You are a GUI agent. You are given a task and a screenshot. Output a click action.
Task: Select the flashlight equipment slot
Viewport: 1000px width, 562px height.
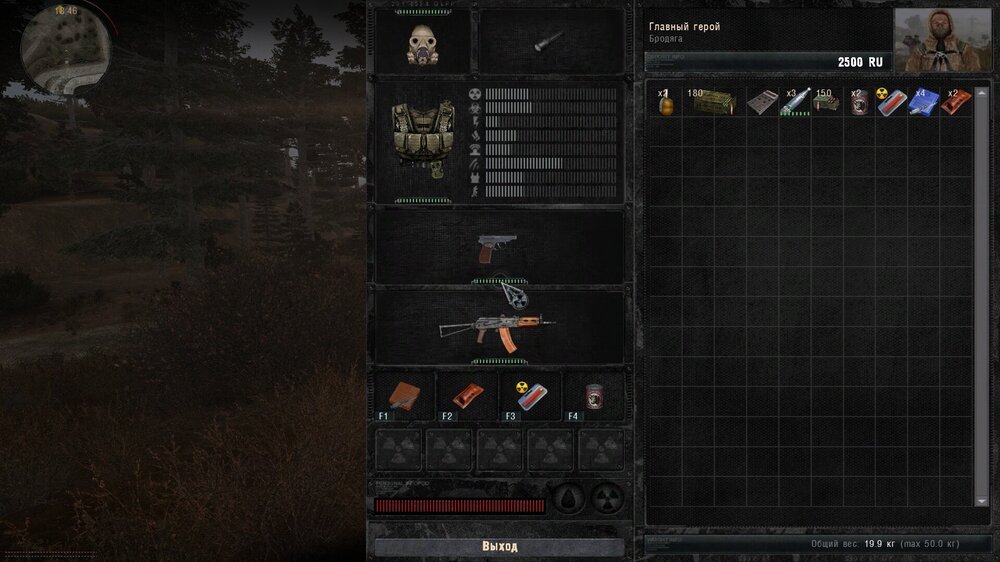551,42
